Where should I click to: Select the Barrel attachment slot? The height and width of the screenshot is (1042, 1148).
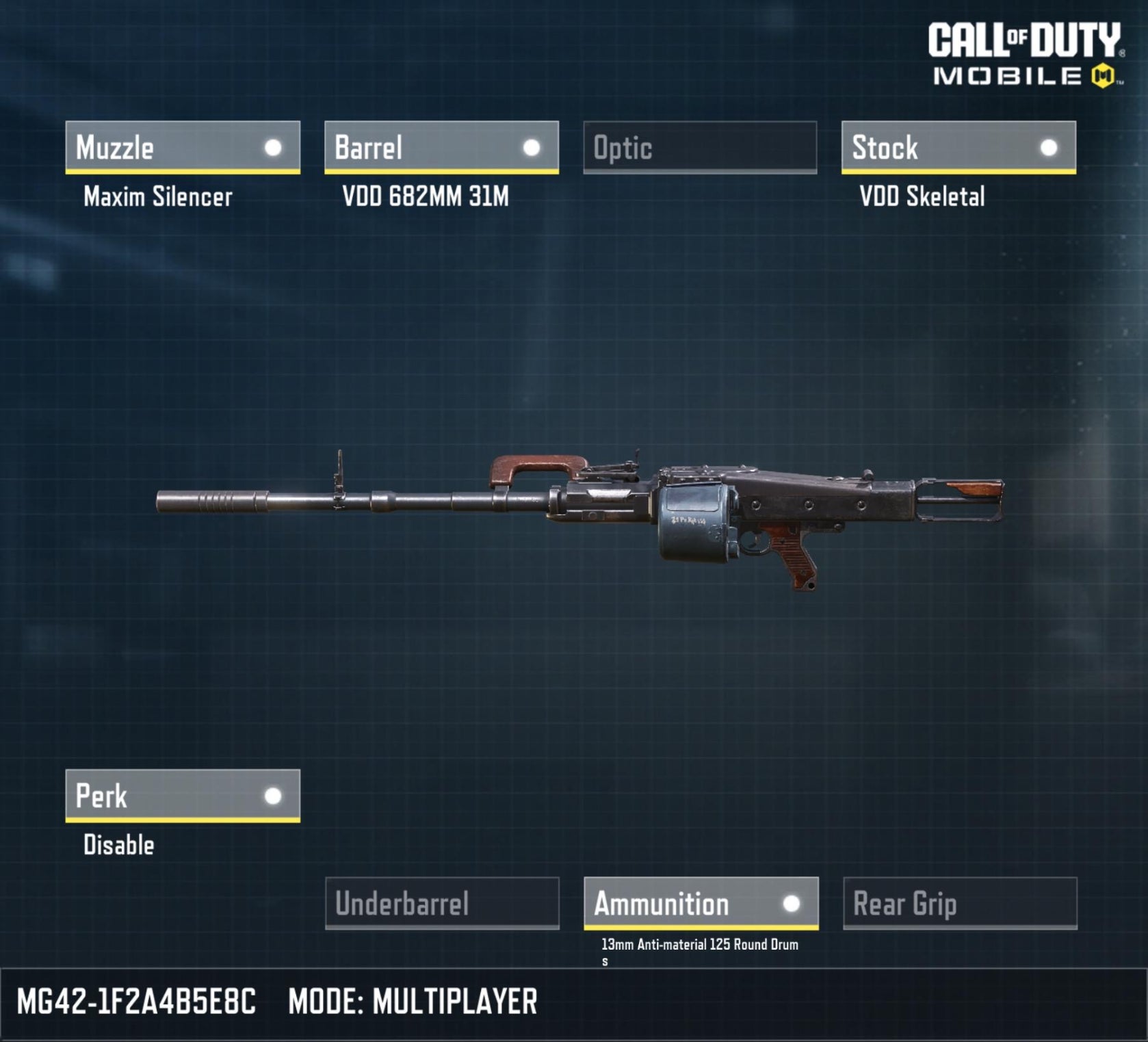pyautogui.click(x=441, y=147)
